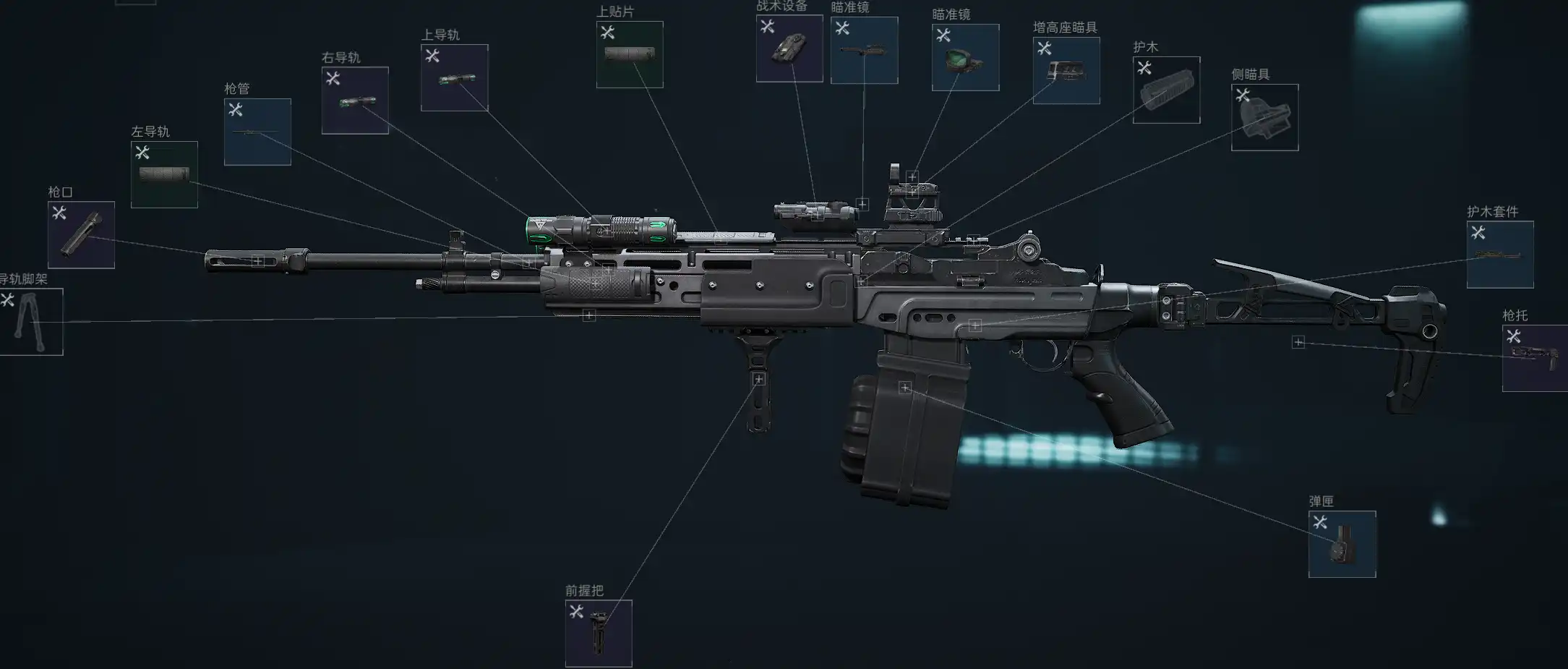Click the 上贴片 top patch slot
The height and width of the screenshot is (669, 1568).
click(x=630, y=54)
